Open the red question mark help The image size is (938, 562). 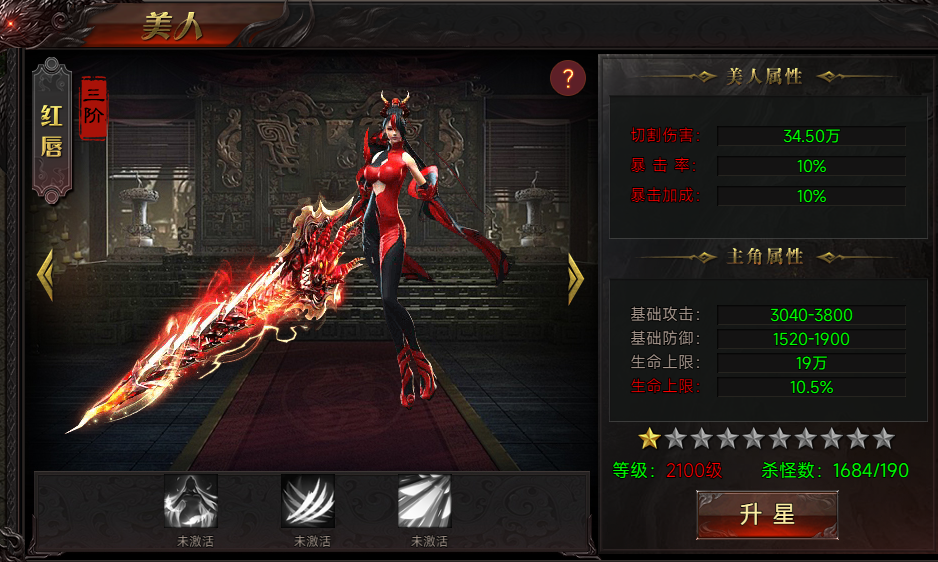click(x=568, y=78)
